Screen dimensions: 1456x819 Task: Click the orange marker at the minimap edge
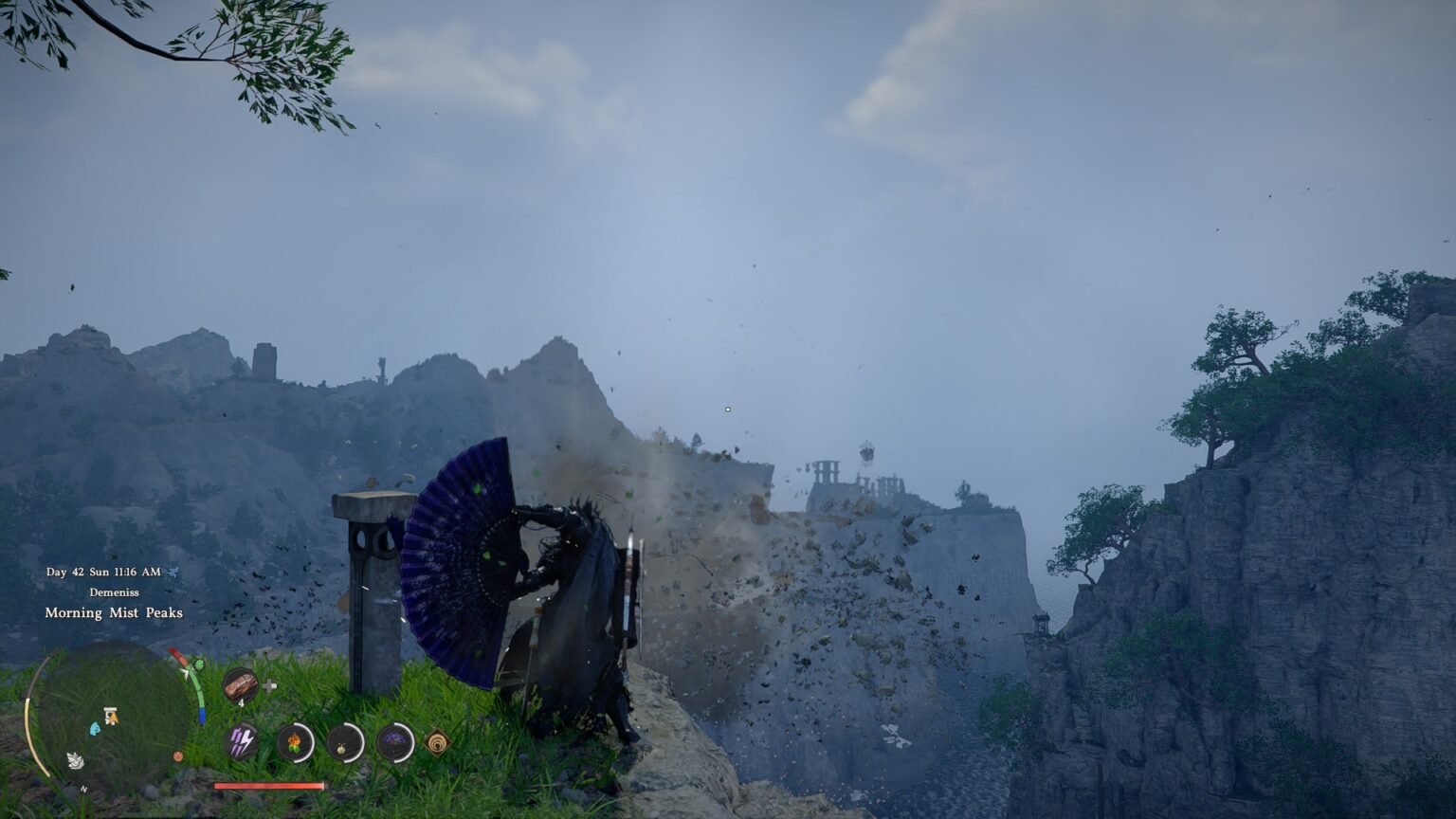pos(179,756)
